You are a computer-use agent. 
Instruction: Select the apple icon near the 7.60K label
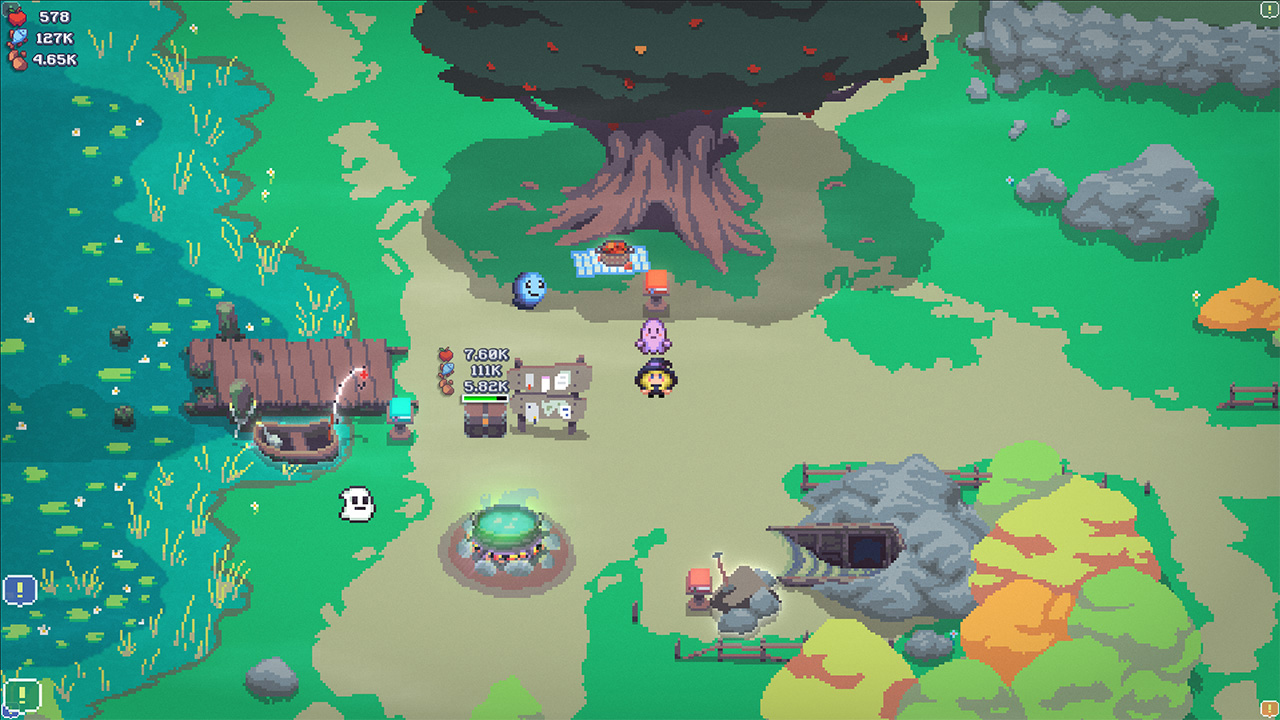point(447,353)
